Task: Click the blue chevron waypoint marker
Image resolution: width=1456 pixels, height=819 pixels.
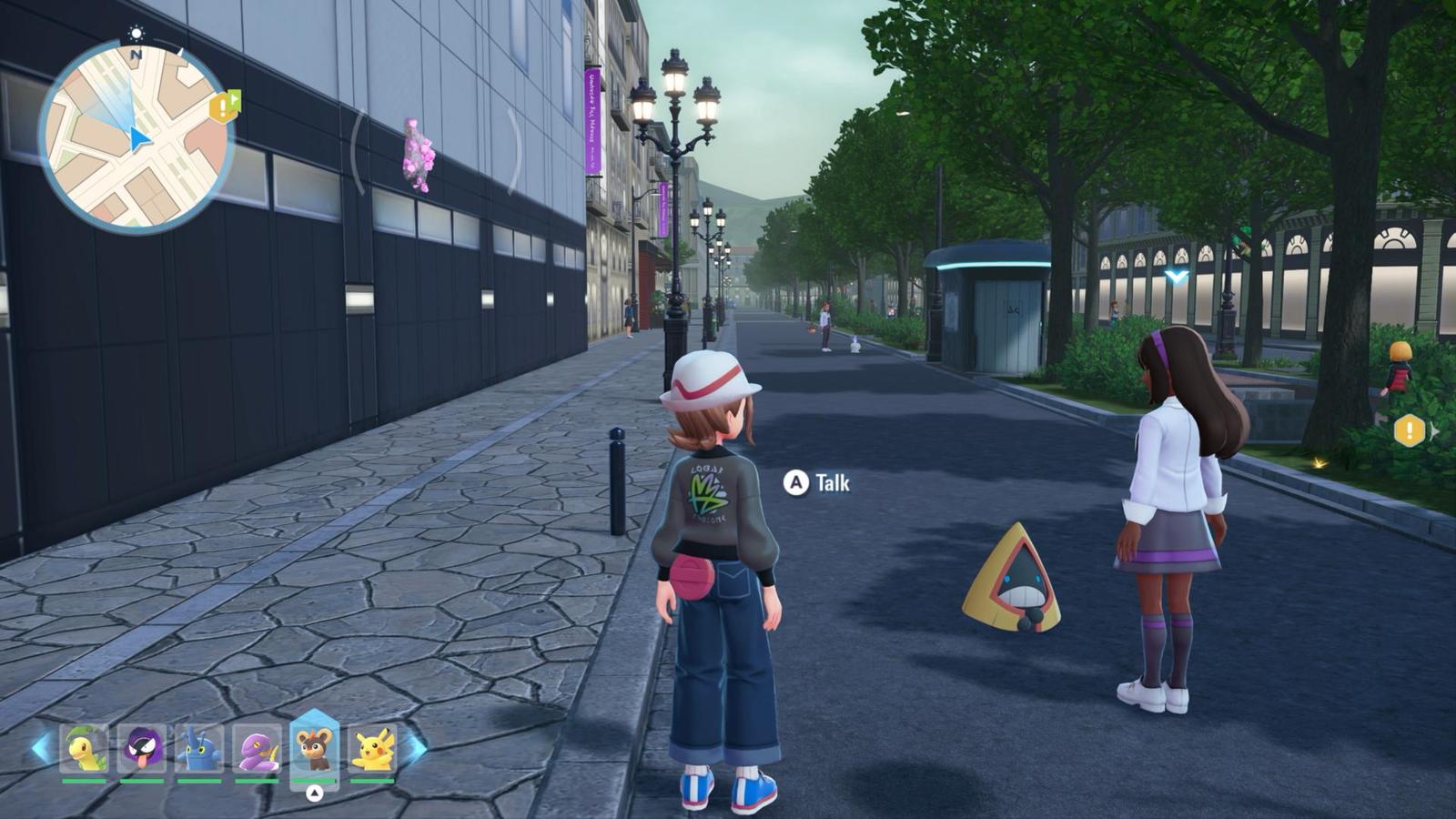Action: coord(1177,276)
